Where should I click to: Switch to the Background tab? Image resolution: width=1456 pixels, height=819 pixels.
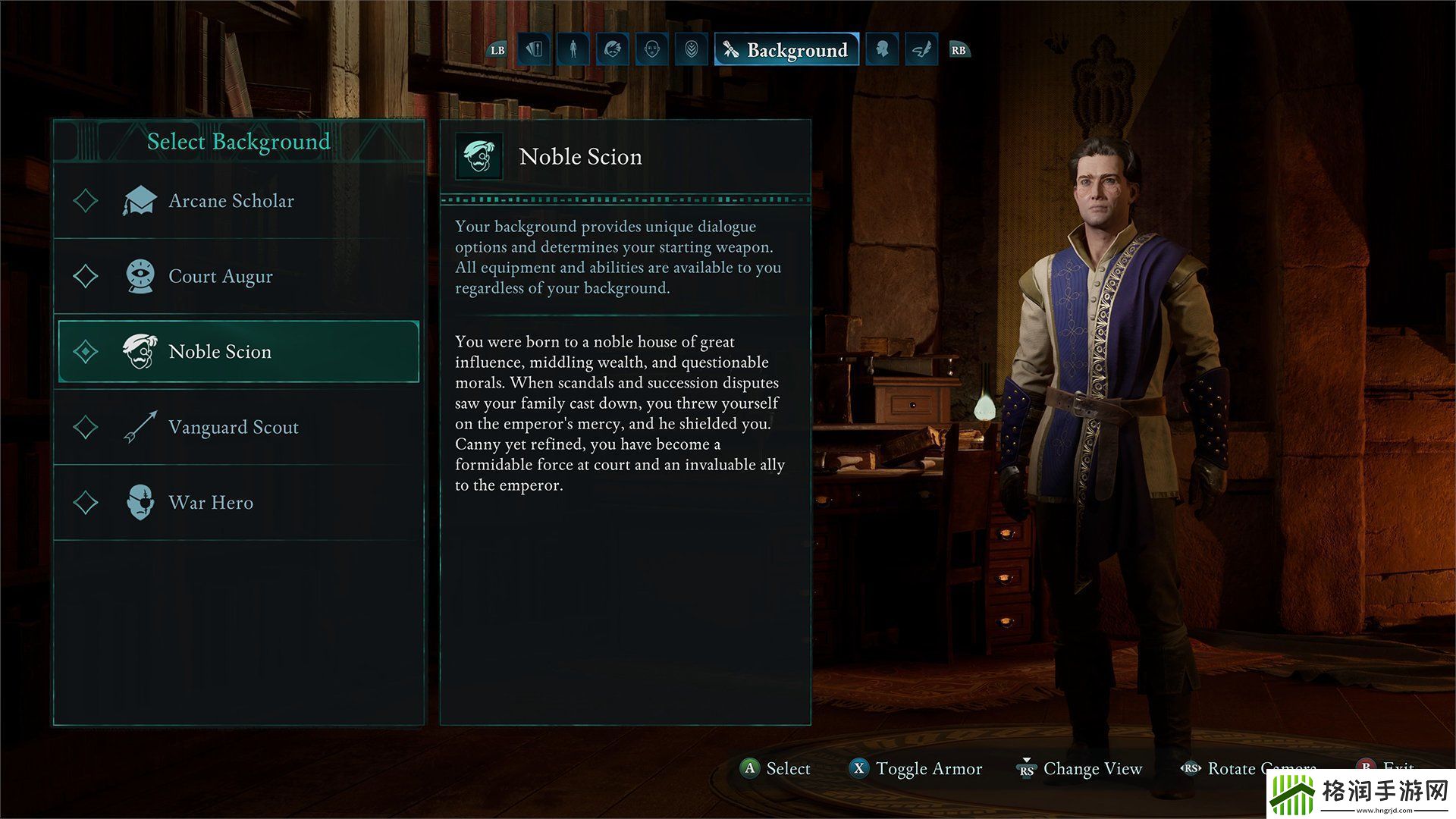pos(786,50)
